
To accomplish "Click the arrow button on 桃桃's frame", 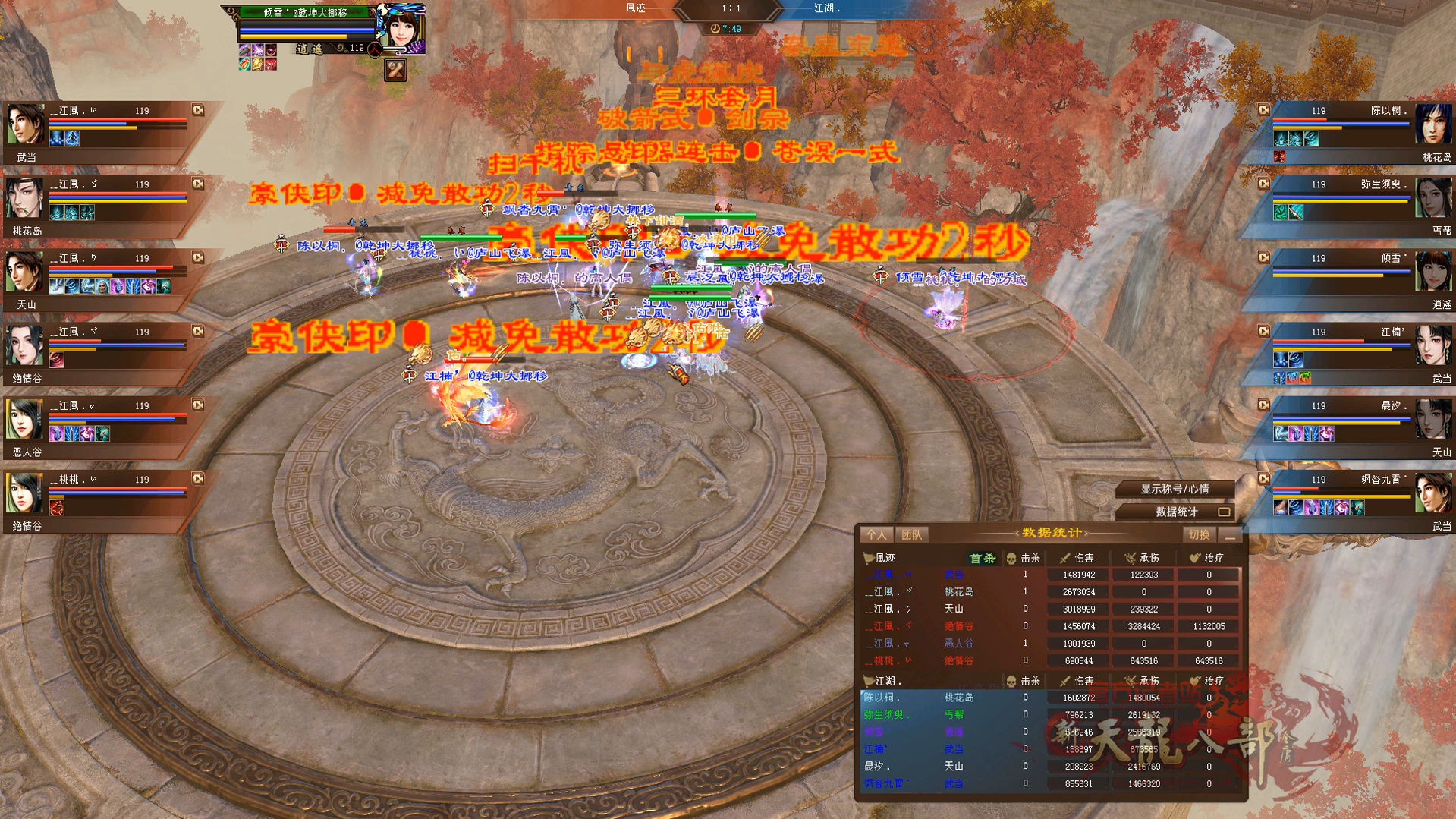I will point(198,479).
